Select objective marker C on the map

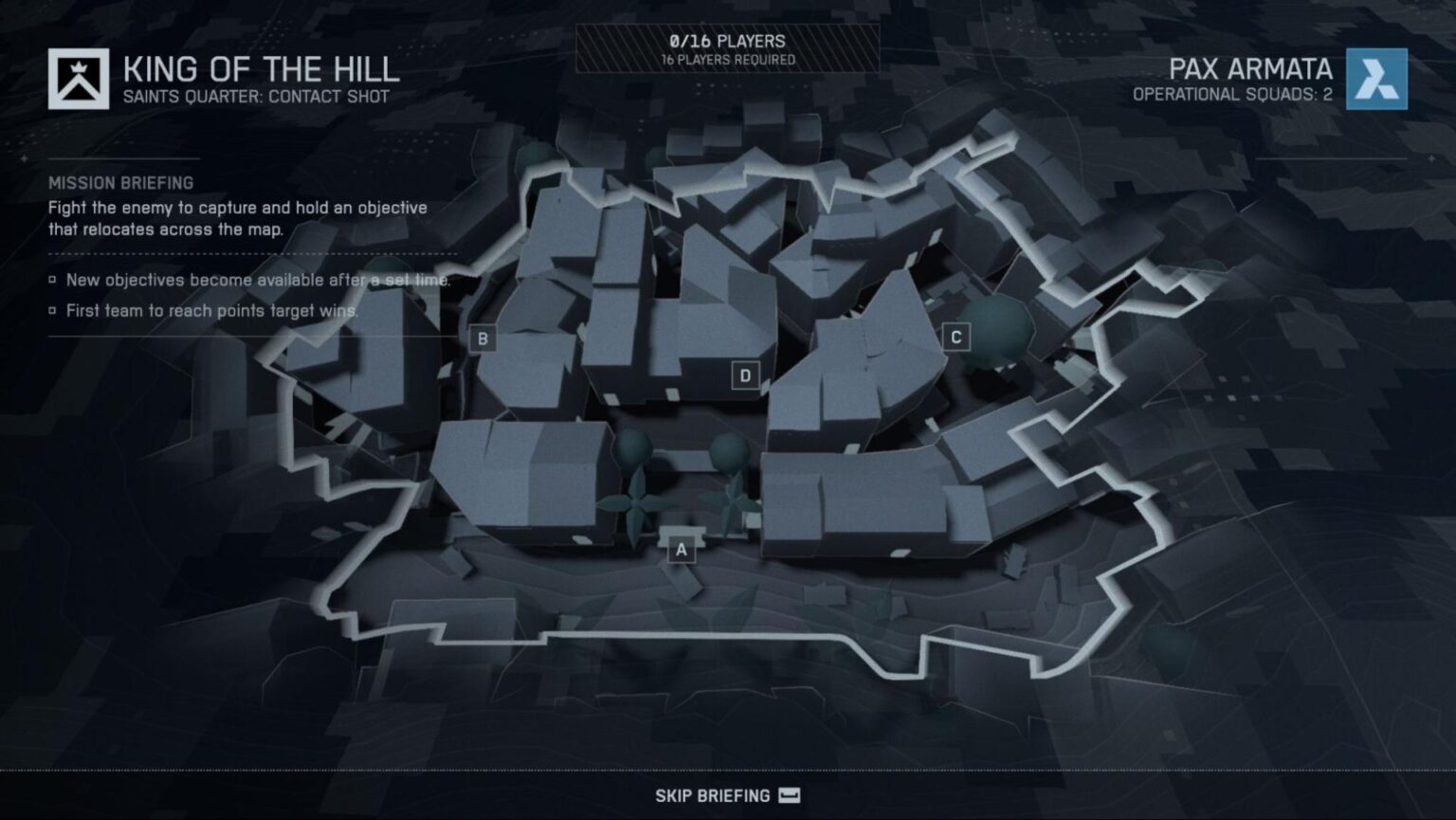coord(957,335)
